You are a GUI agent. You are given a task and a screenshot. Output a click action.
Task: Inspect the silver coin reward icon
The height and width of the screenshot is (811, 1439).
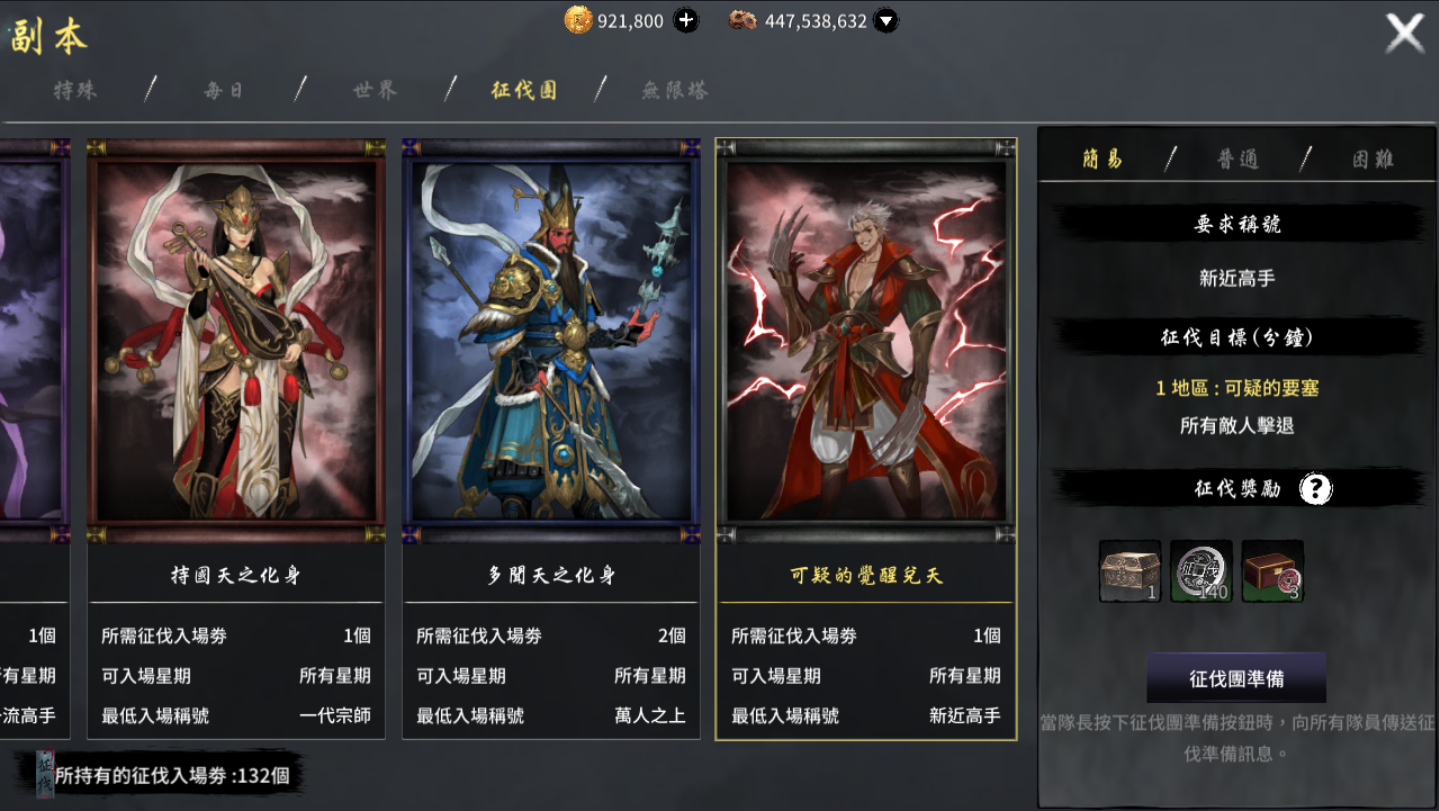[x=1201, y=571]
